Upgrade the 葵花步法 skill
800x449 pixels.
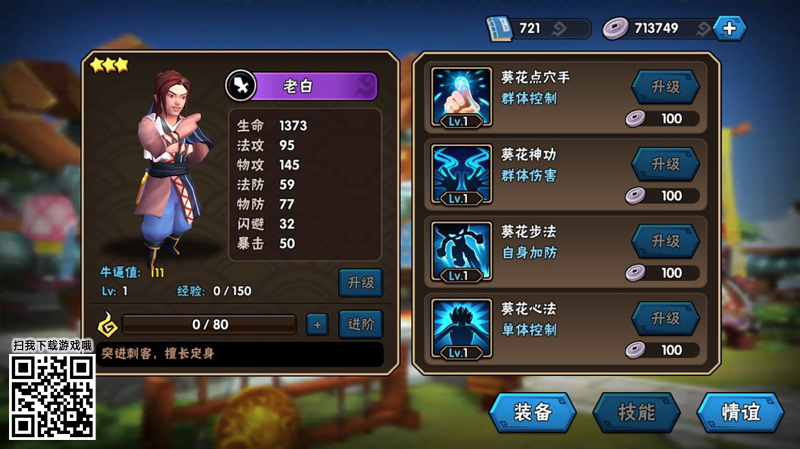tap(665, 241)
